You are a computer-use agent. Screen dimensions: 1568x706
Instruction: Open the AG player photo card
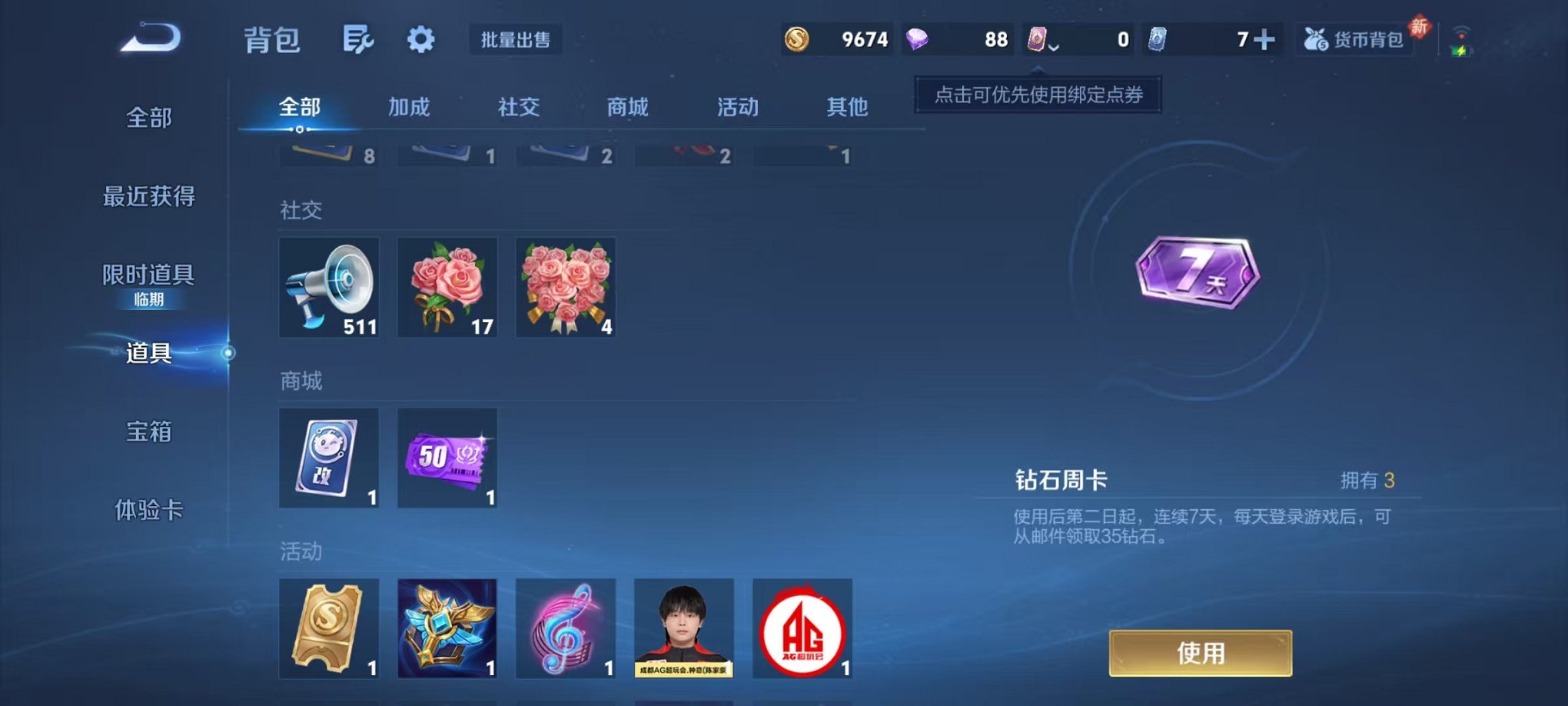[683, 628]
